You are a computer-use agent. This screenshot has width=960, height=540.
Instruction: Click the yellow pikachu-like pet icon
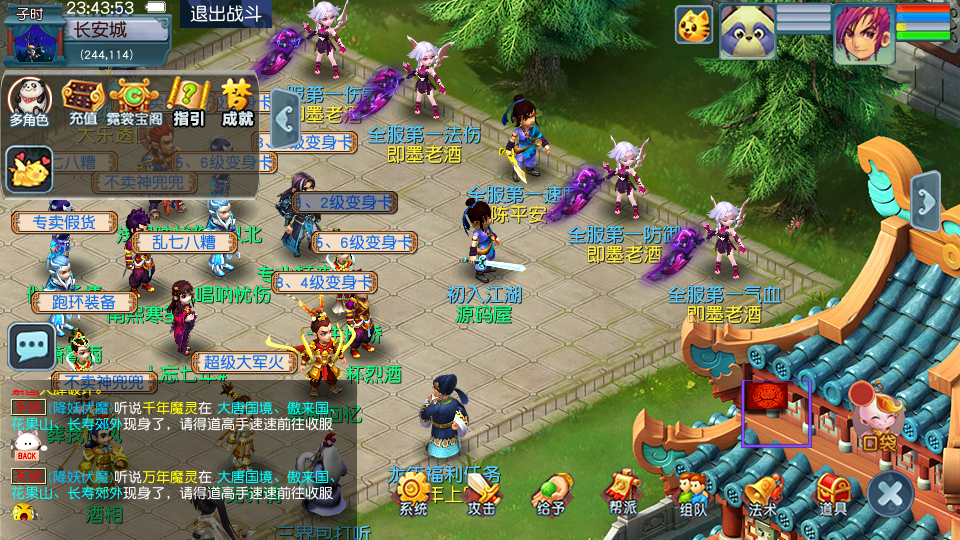tap(30, 170)
